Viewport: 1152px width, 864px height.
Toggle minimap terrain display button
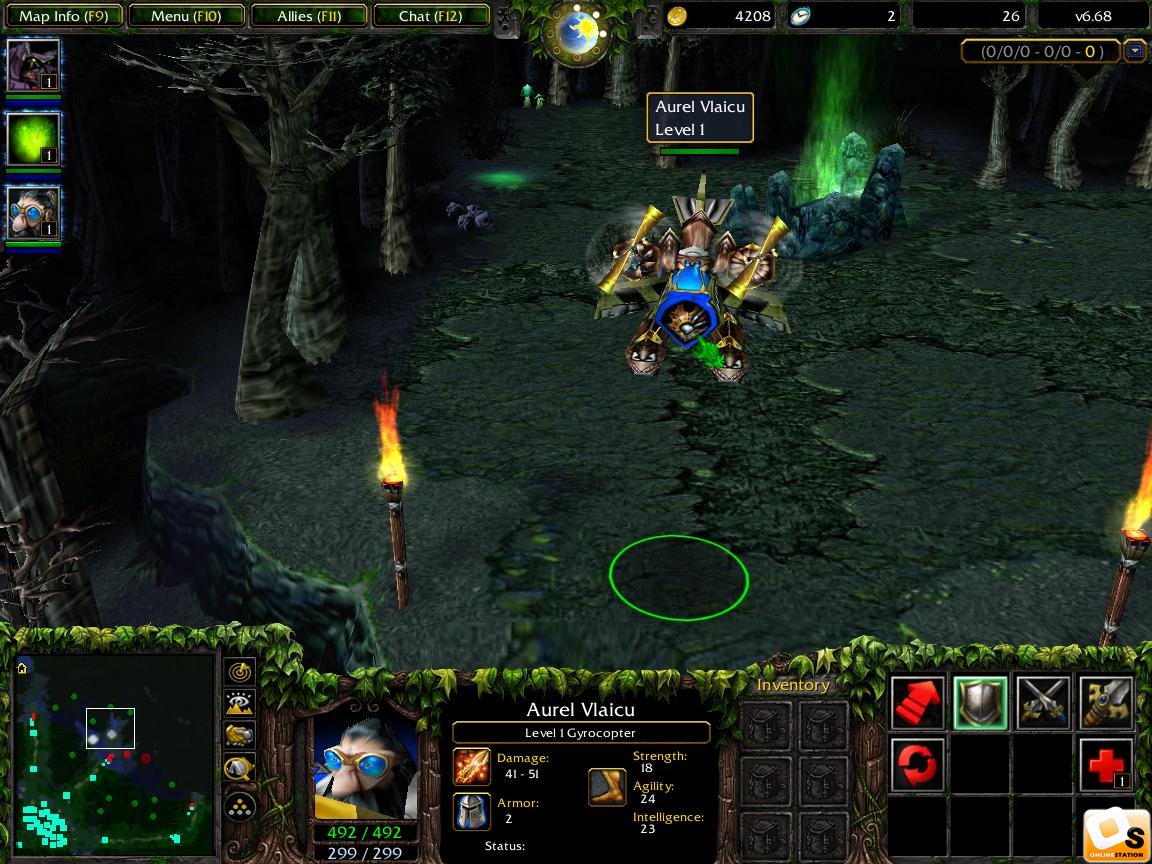240,704
